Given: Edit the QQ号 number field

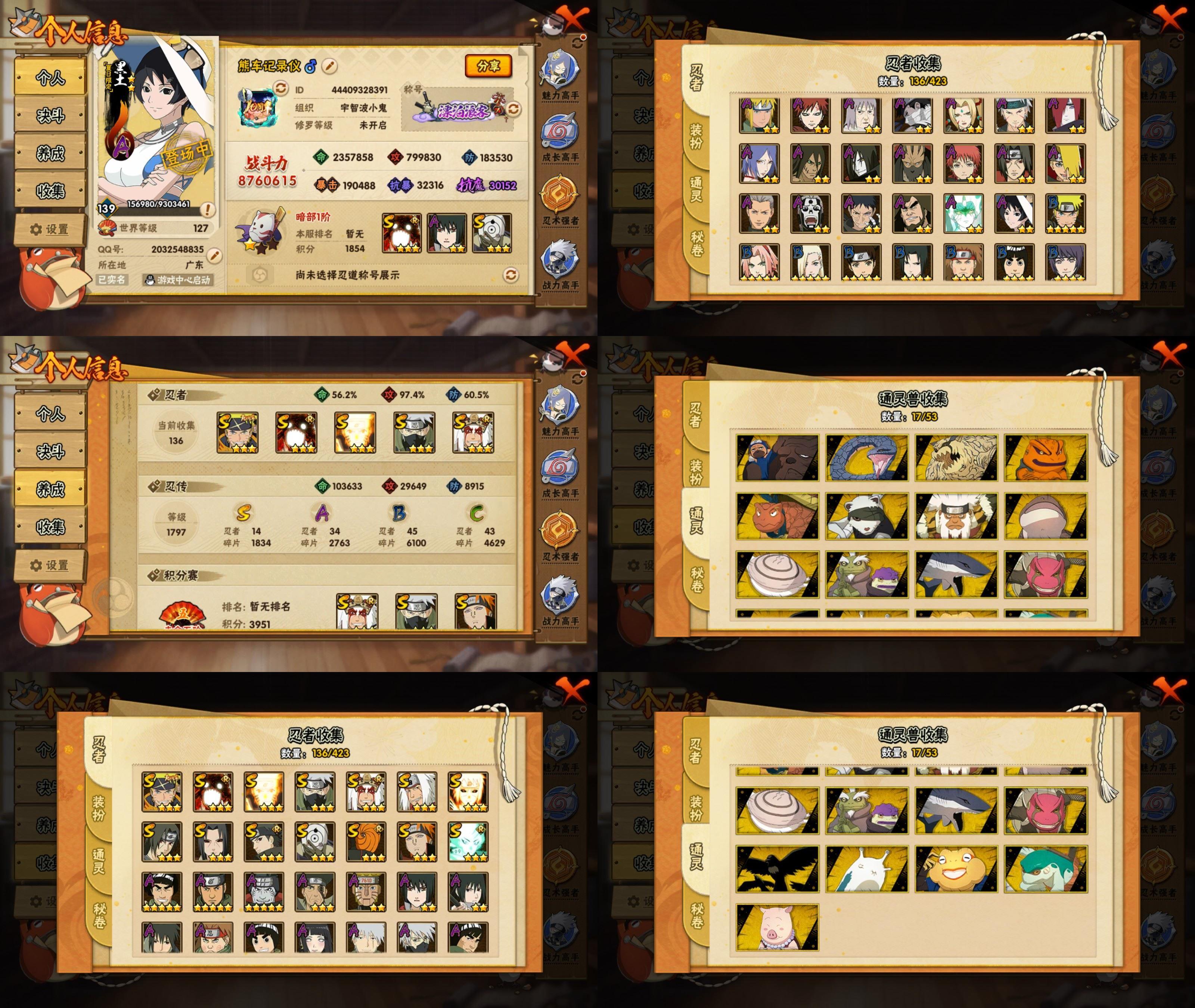Looking at the screenshot, I should pos(214,255).
